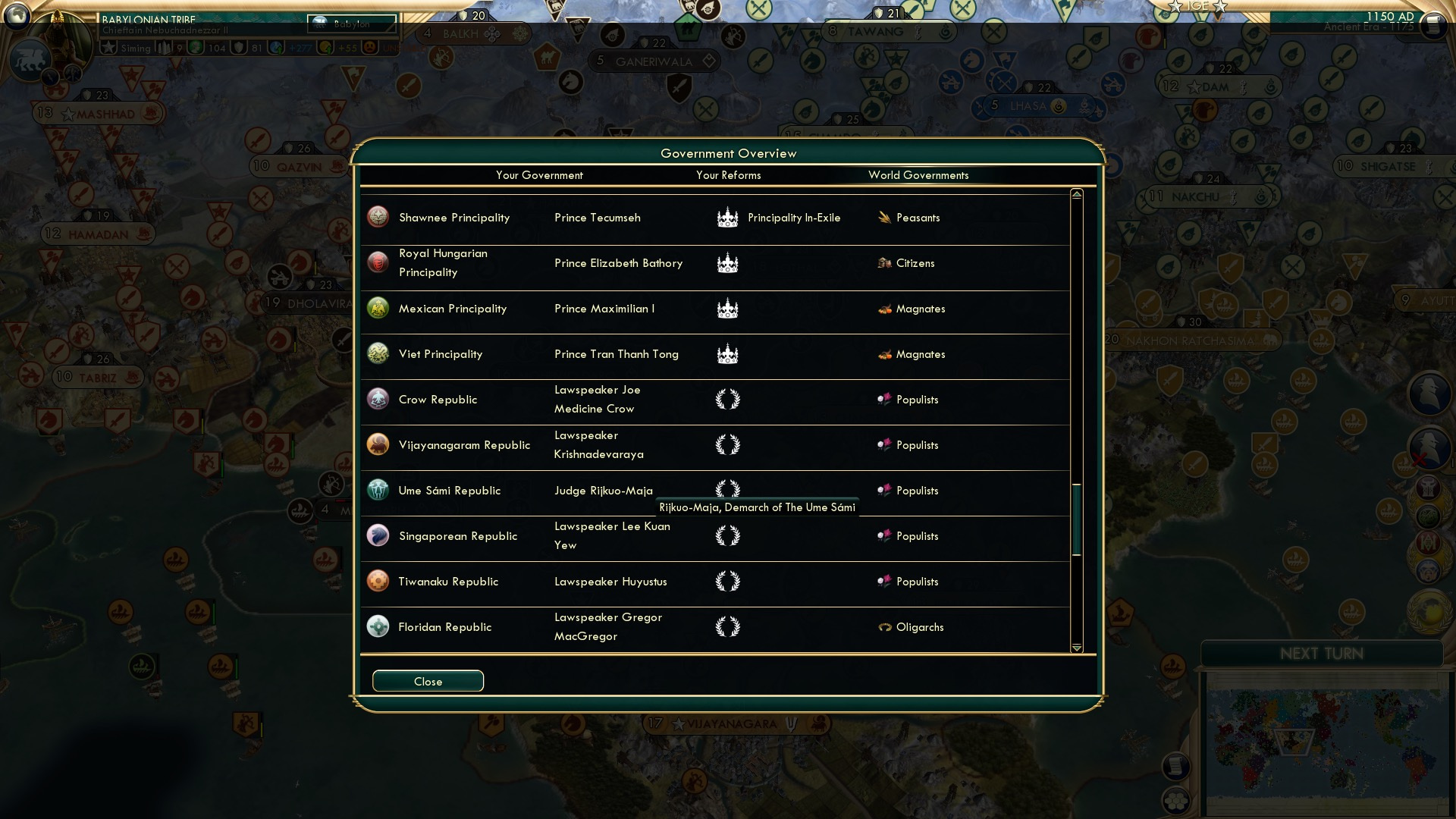Select the Populists icon next to Tiwanaku Republic
This screenshot has height=819, width=1456.
(884, 582)
